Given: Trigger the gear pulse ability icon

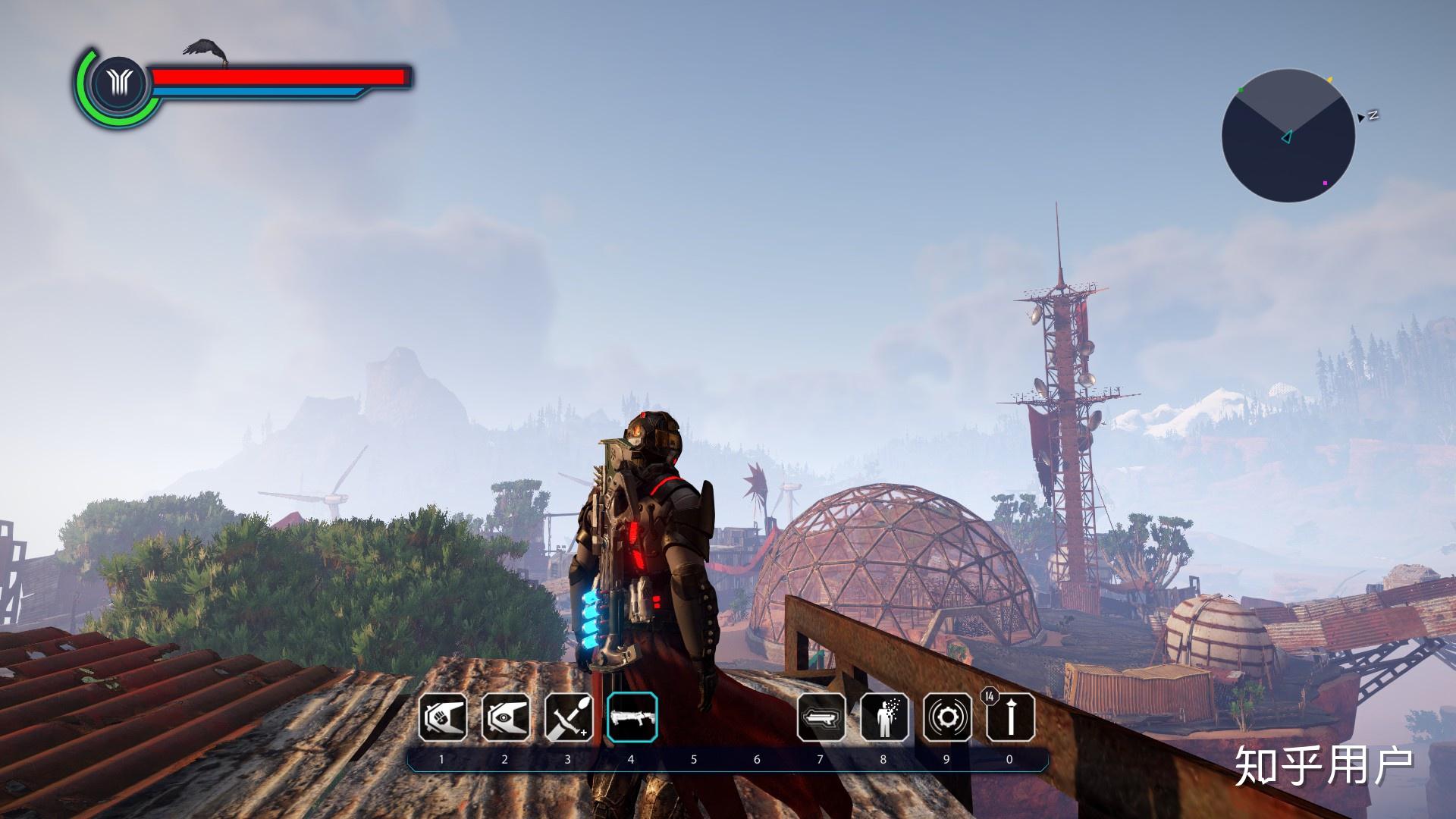Looking at the screenshot, I should click(947, 717).
